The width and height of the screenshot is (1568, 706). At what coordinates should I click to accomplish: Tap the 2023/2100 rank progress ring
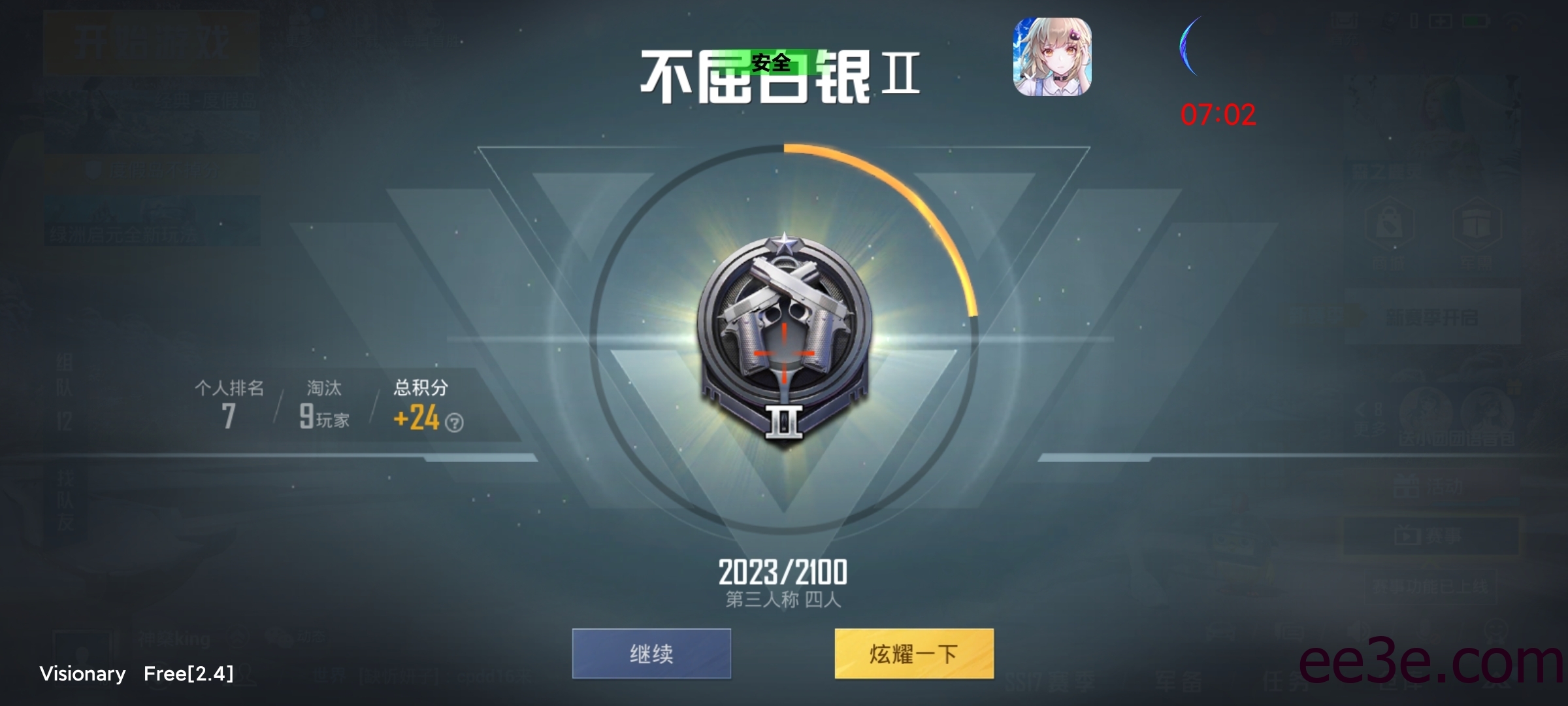pyautogui.click(x=782, y=571)
